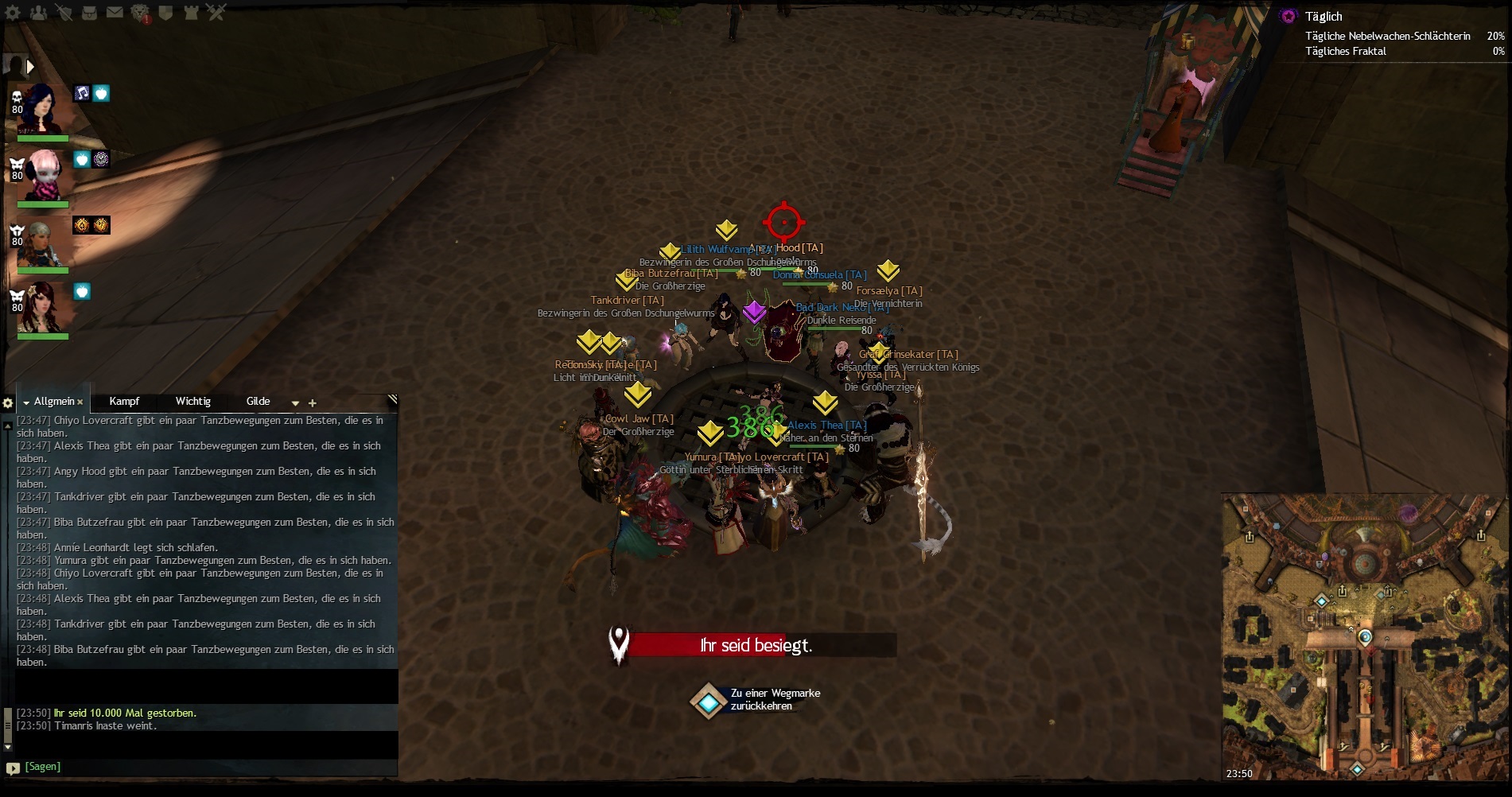Screen dimensions: 1512x797
Task: Open the guild shield icon
Action: 165,12
